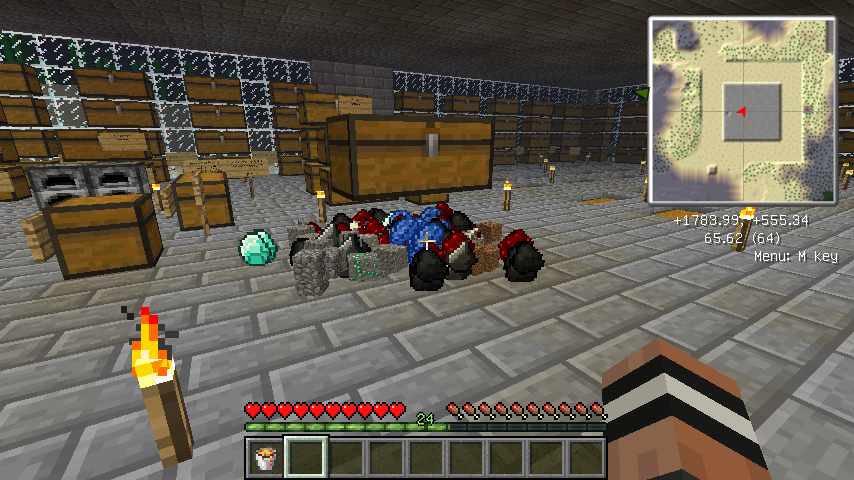
Task: Select the lava bucket hotbar slot
Action: (265, 459)
